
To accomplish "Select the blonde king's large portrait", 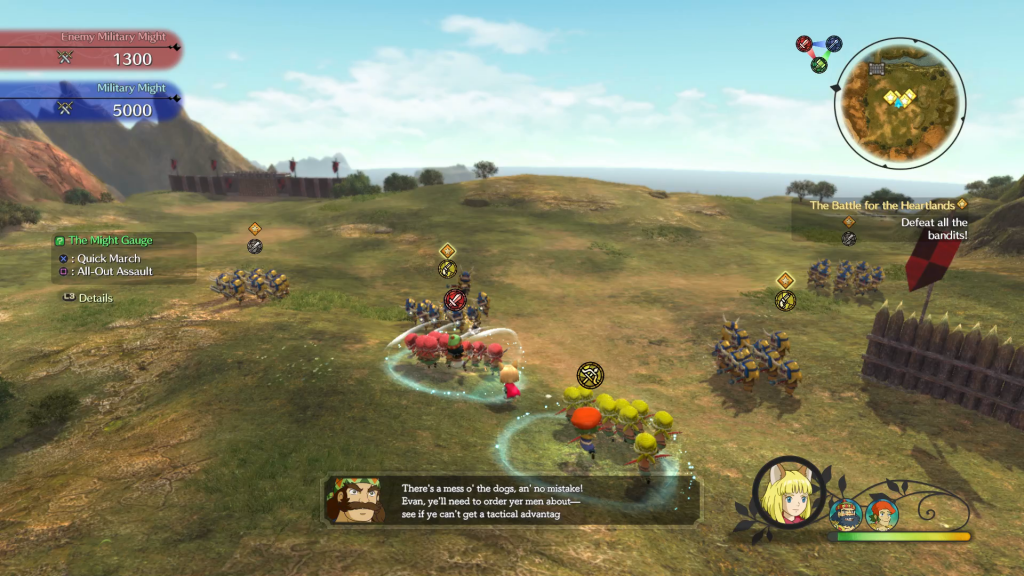I will tap(790, 497).
